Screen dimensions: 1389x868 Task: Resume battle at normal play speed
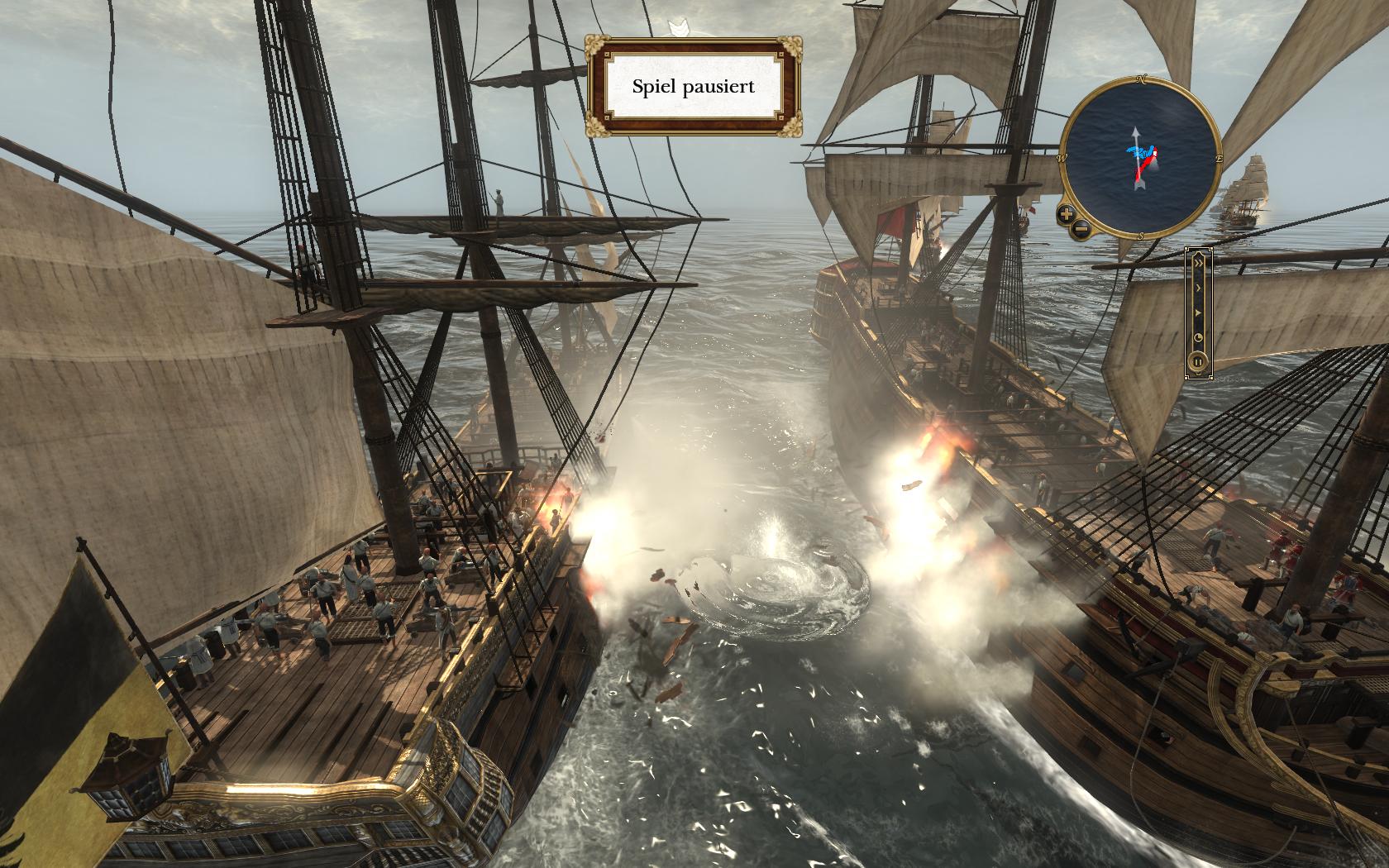[1196, 313]
